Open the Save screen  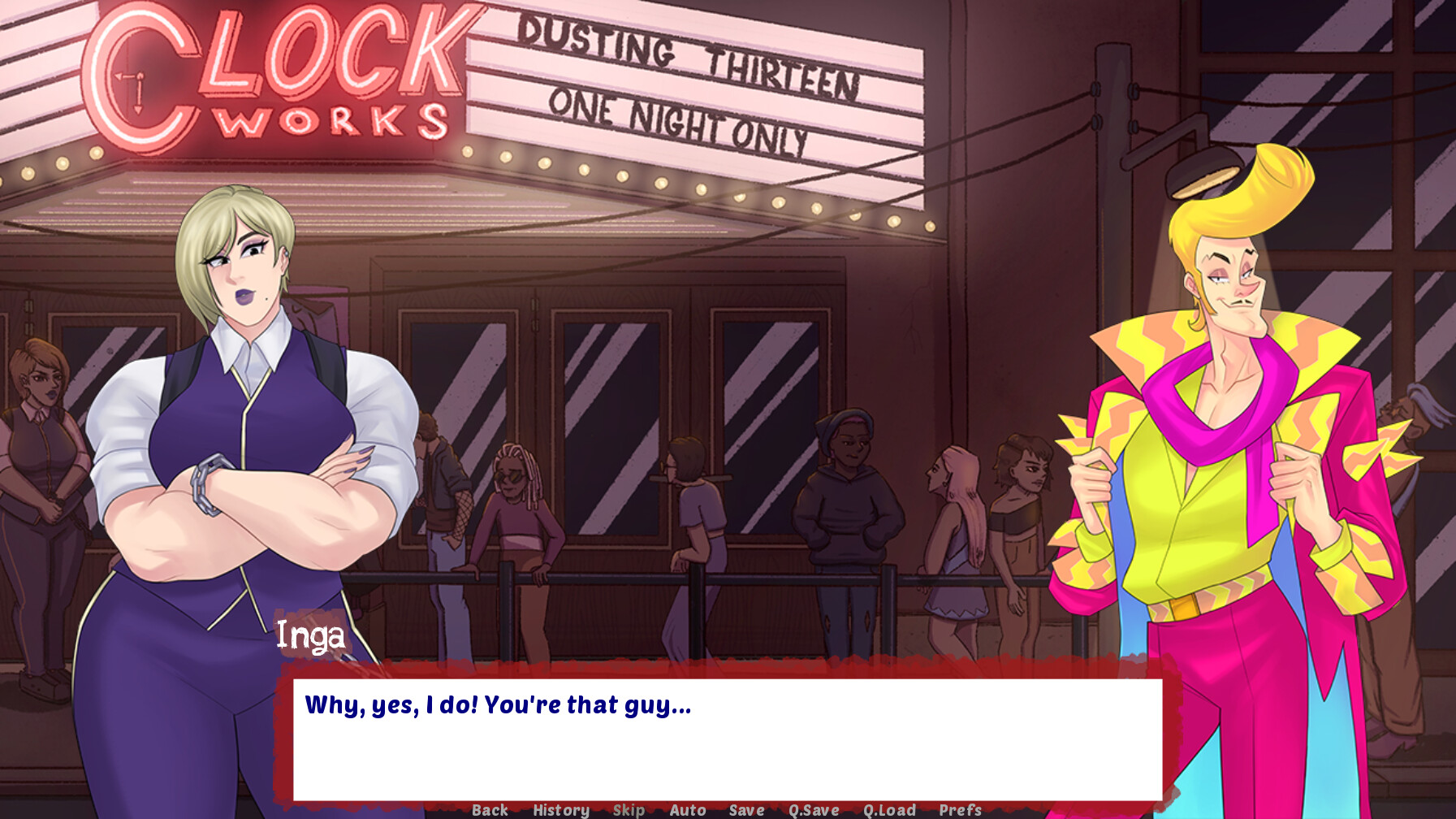[746, 809]
